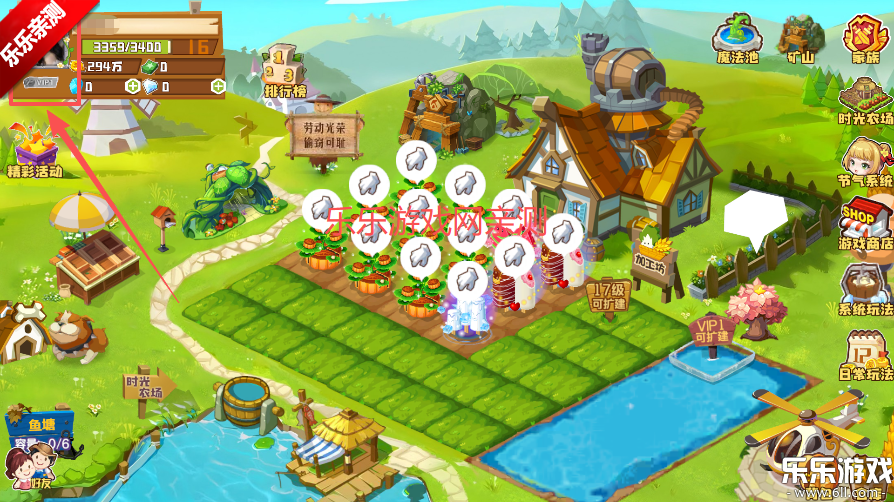Image resolution: width=894 pixels, height=502 pixels.
Task: Open the 精彩活动 gift box events
Action: pyautogui.click(x=35, y=150)
